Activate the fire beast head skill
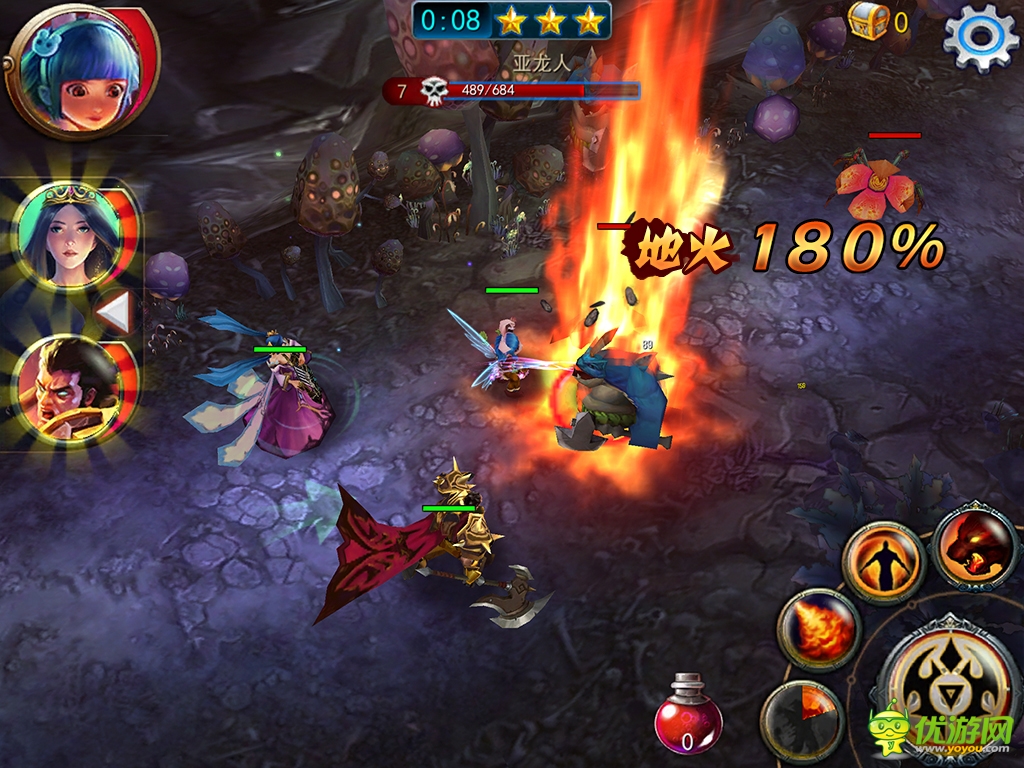Image resolution: width=1024 pixels, height=768 pixels. (974, 546)
